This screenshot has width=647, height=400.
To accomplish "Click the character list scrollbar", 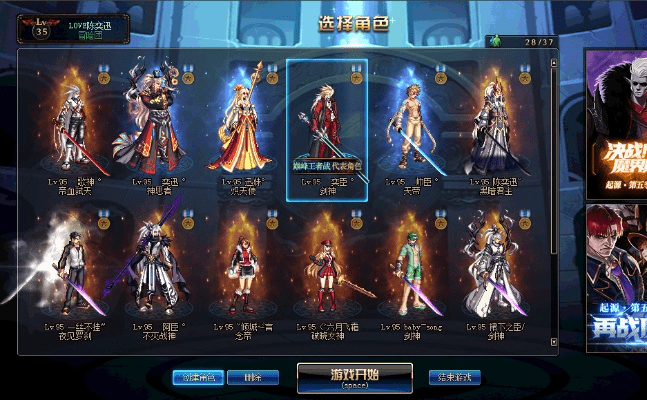I will (x=555, y=200).
